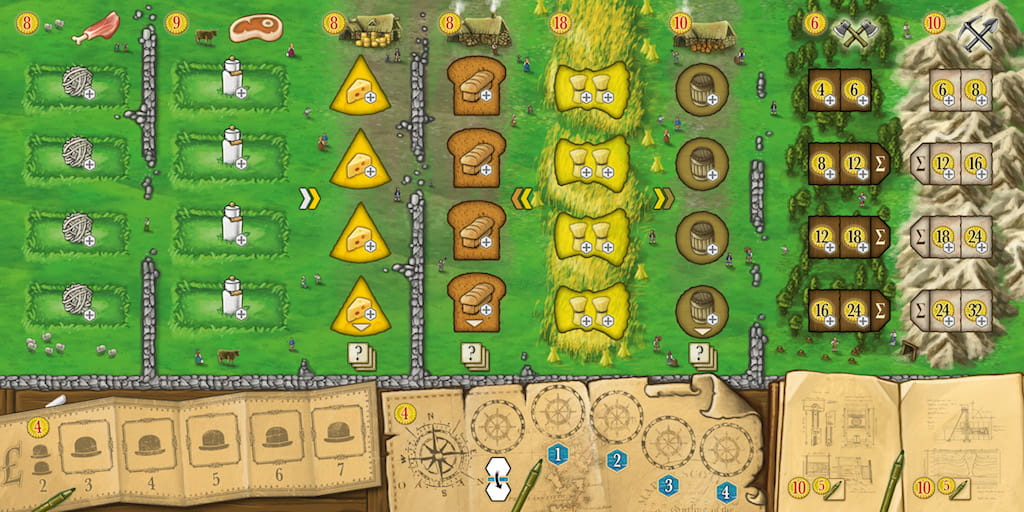Click the double-arrow marker beside the cheese column
Image resolution: width=1024 pixels, height=512 pixels.
(x=309, y=199)
